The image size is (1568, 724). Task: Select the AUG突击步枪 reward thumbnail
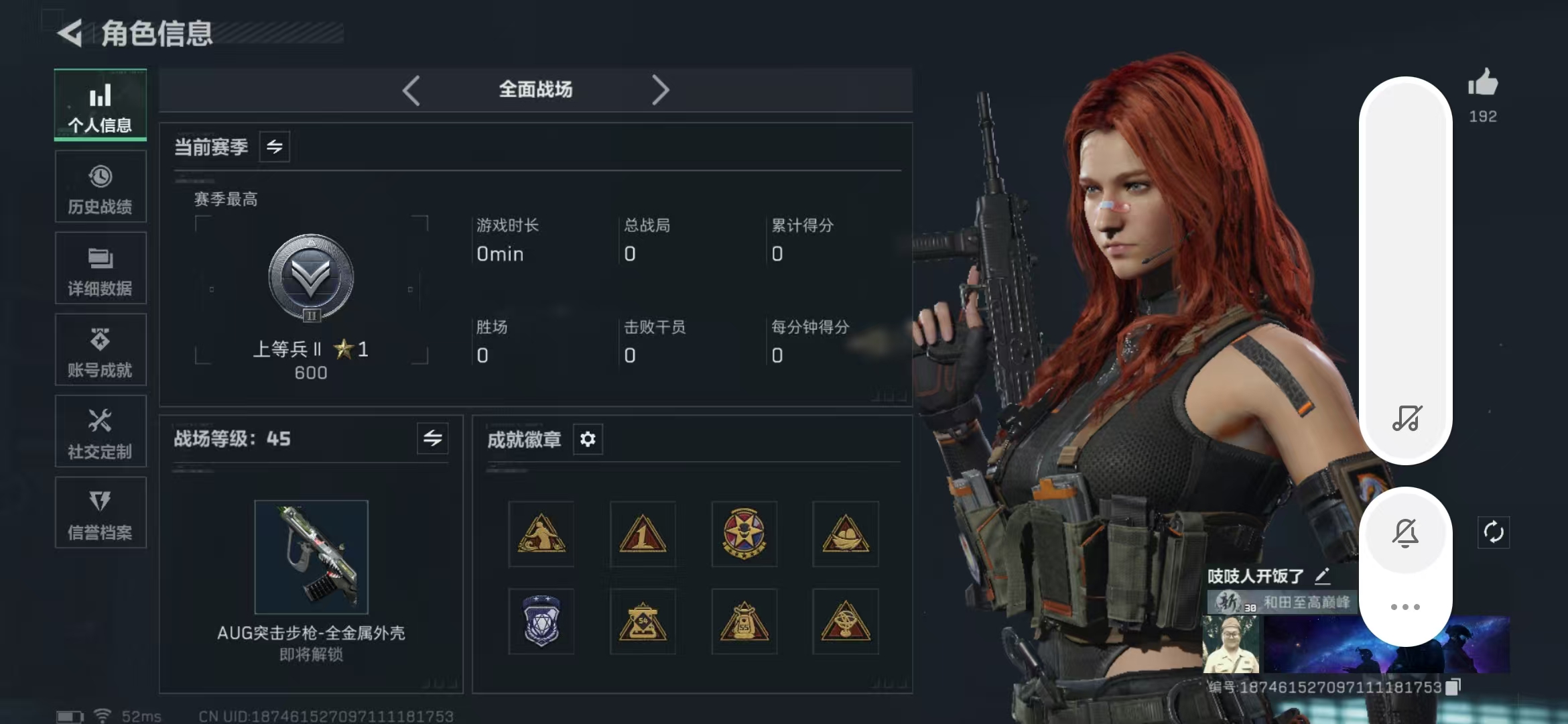click(312, 556)
